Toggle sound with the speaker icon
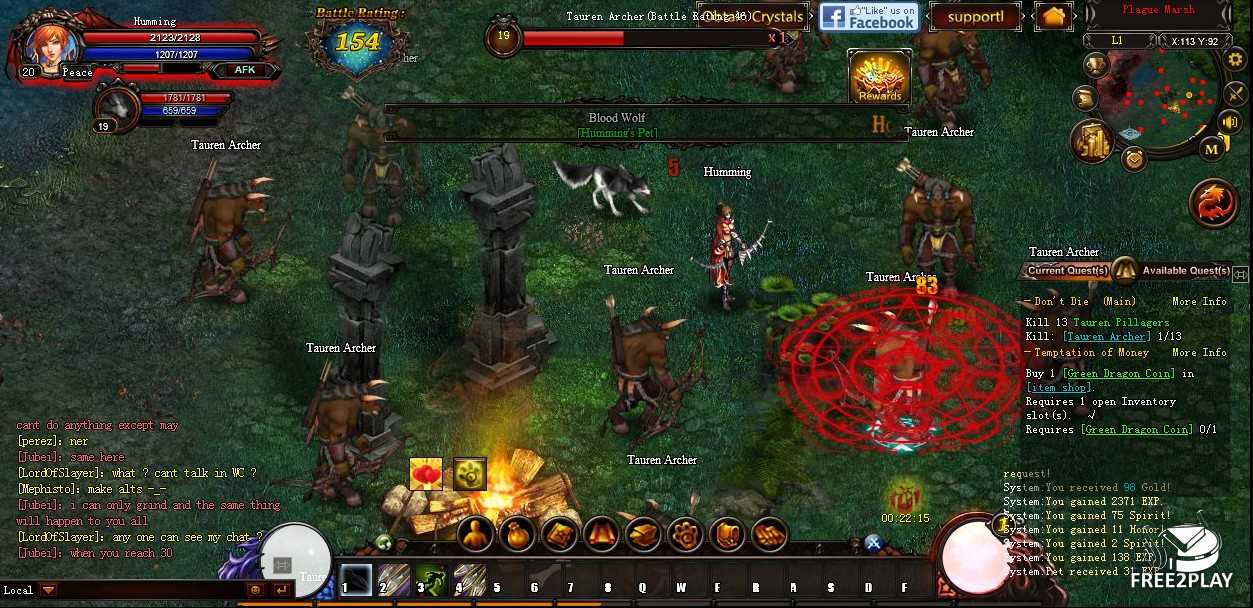 (x=1231, y=122)
